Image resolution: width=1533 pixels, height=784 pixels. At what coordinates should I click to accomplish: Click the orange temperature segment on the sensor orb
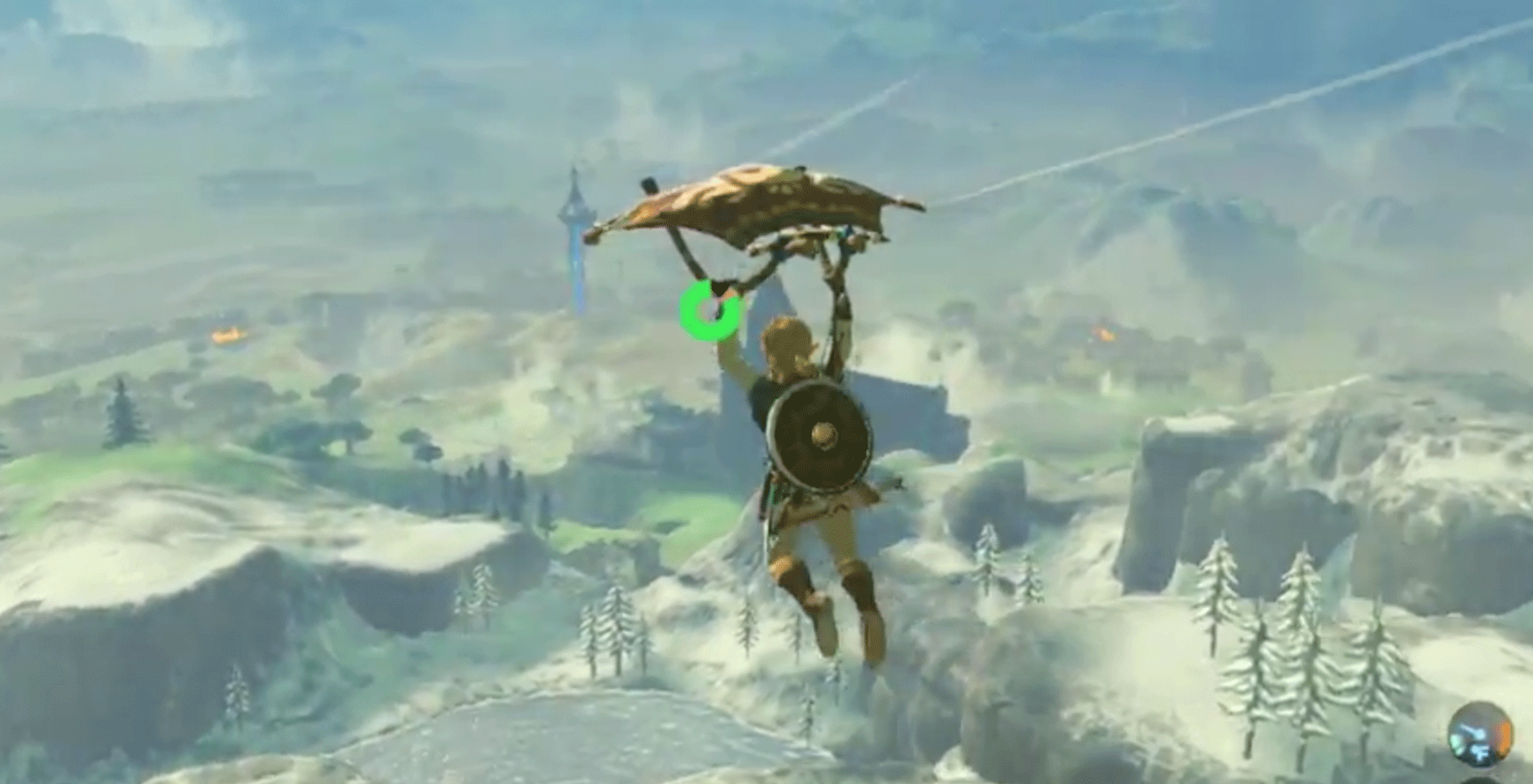[x=1505, y=736]
